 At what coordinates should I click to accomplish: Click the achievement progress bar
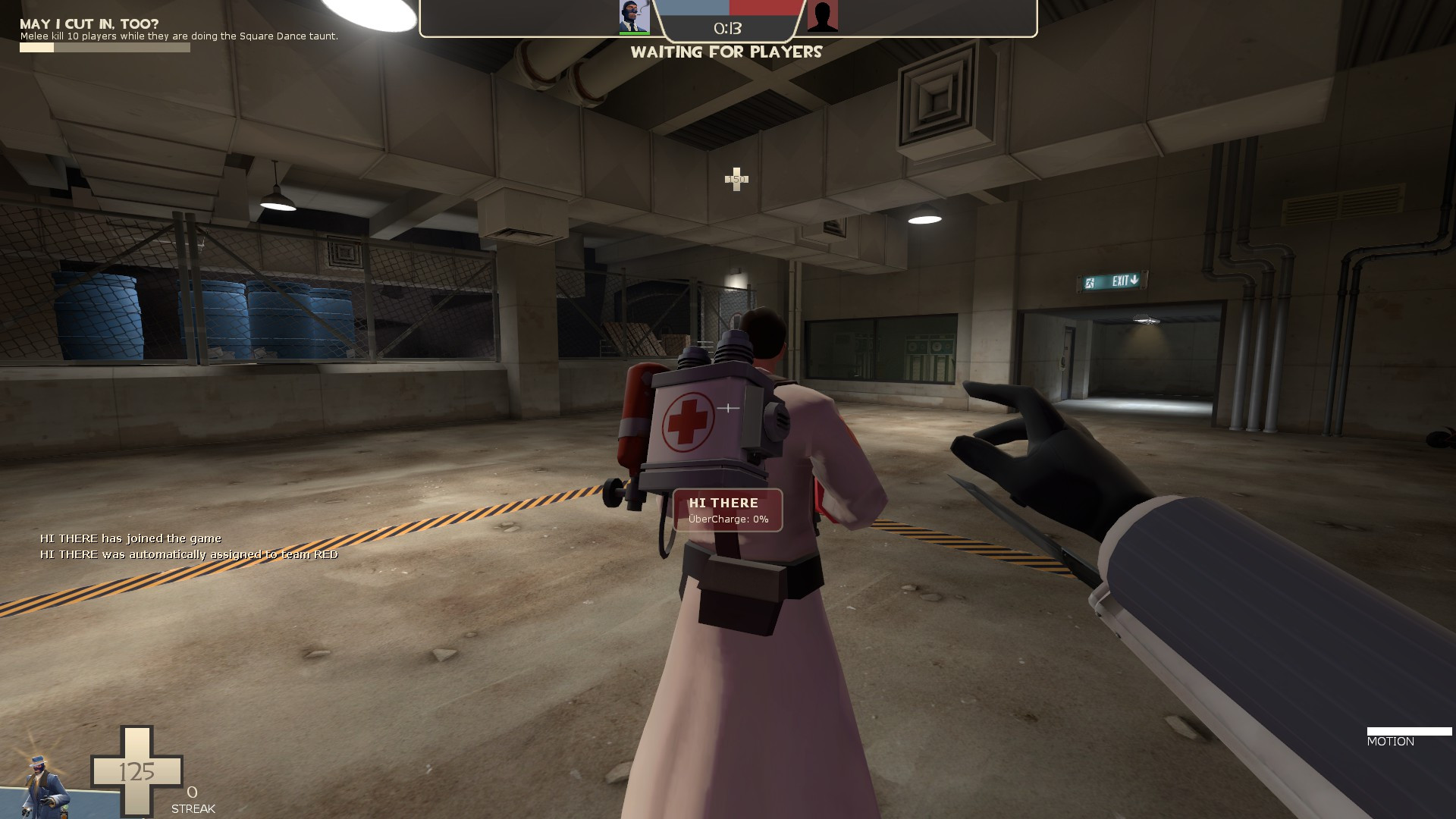[104, 47]
